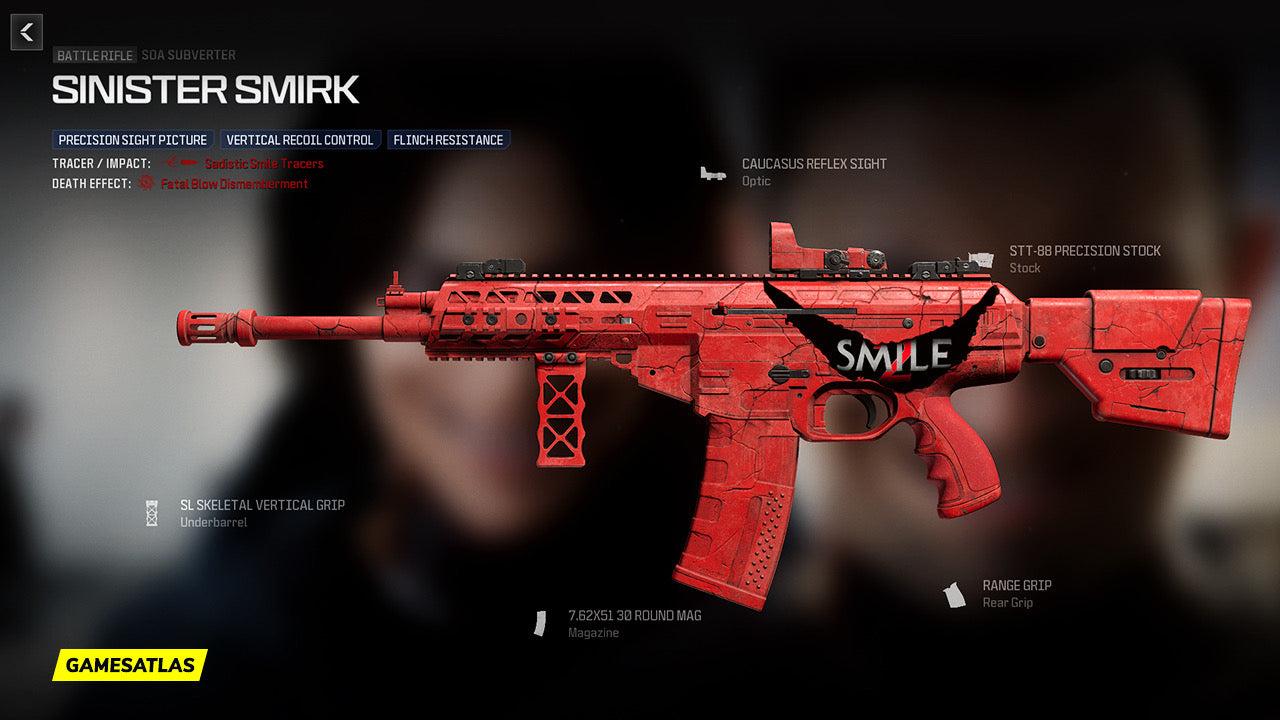
Task: Open the Range Grip rear grip slot
Action: point(1016,586)
